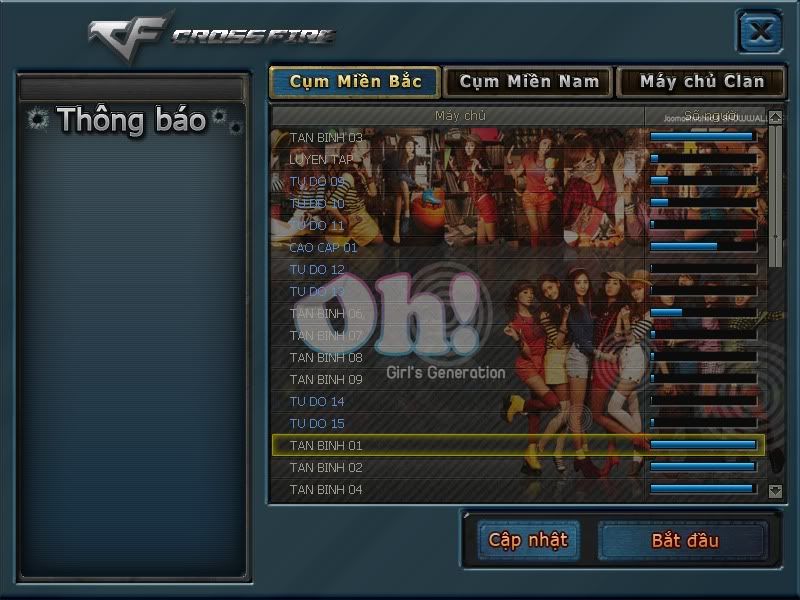
Task: Click the server list's scroll-down arrow
Action: pyautogui.click(x=776, y=491)
